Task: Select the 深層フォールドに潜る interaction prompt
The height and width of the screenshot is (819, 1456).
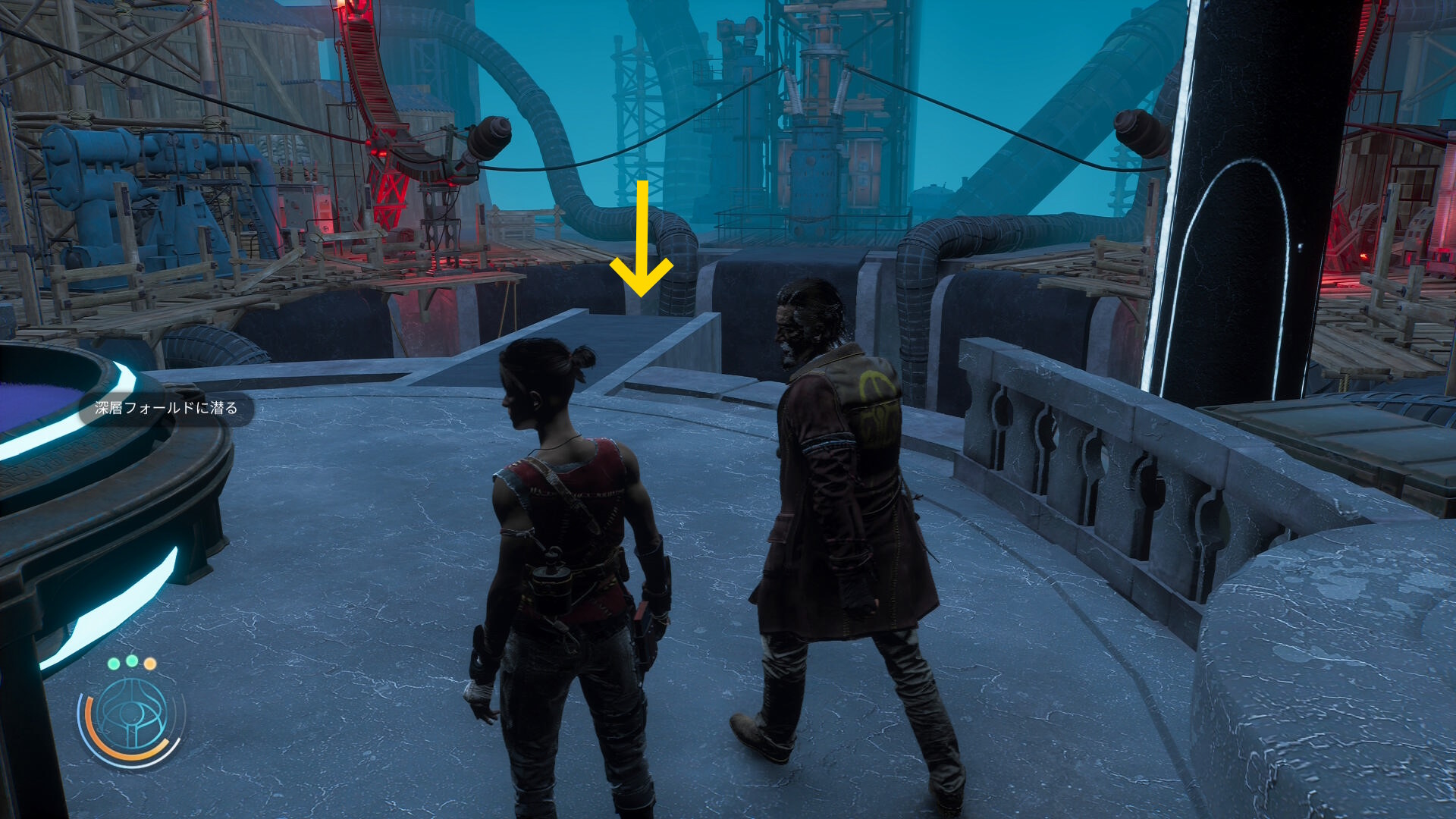Action: 166,408
